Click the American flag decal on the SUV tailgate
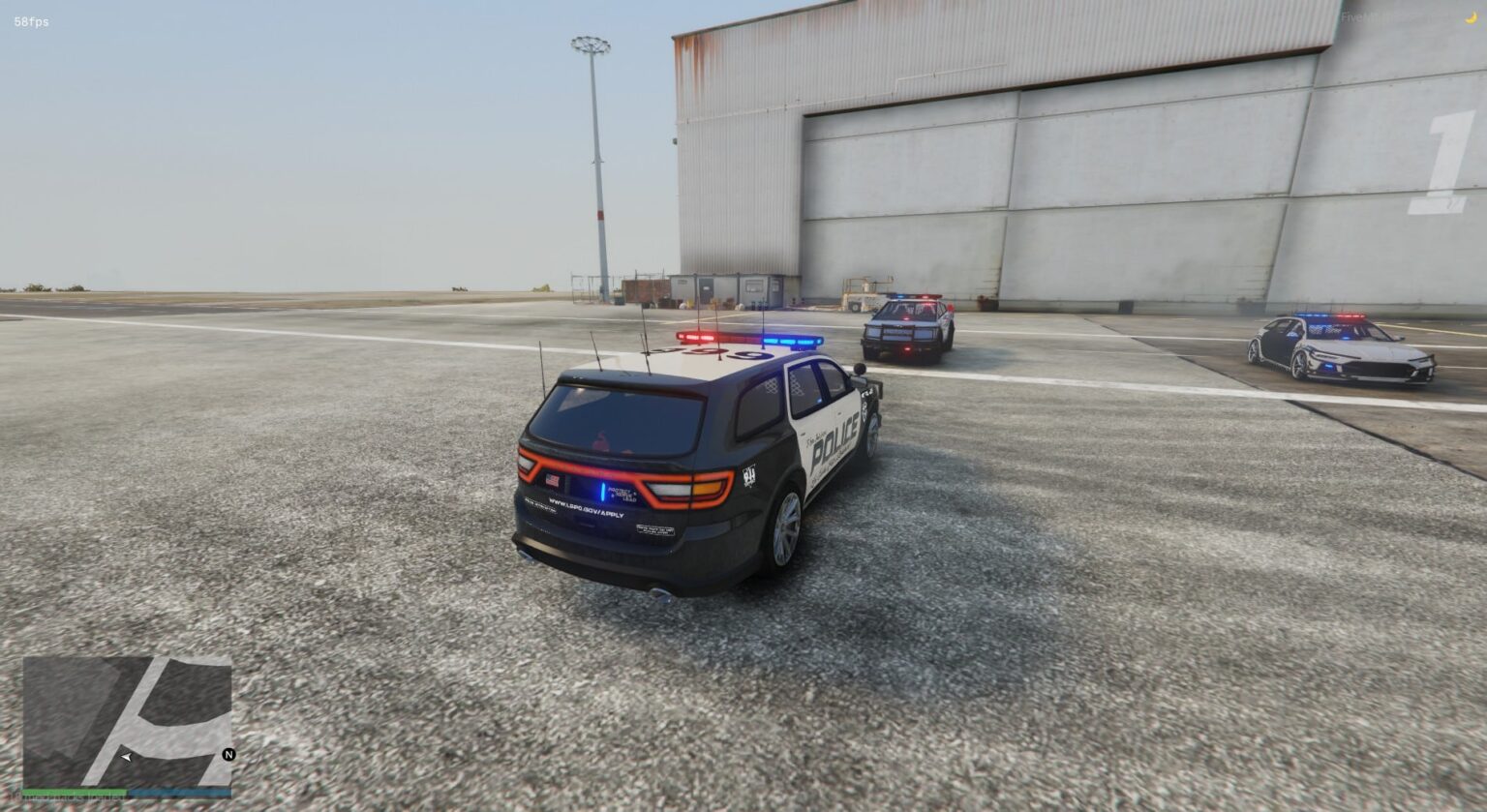This screenshot has height=812, width=1487. pyautogui.click(x=552, y=481)
